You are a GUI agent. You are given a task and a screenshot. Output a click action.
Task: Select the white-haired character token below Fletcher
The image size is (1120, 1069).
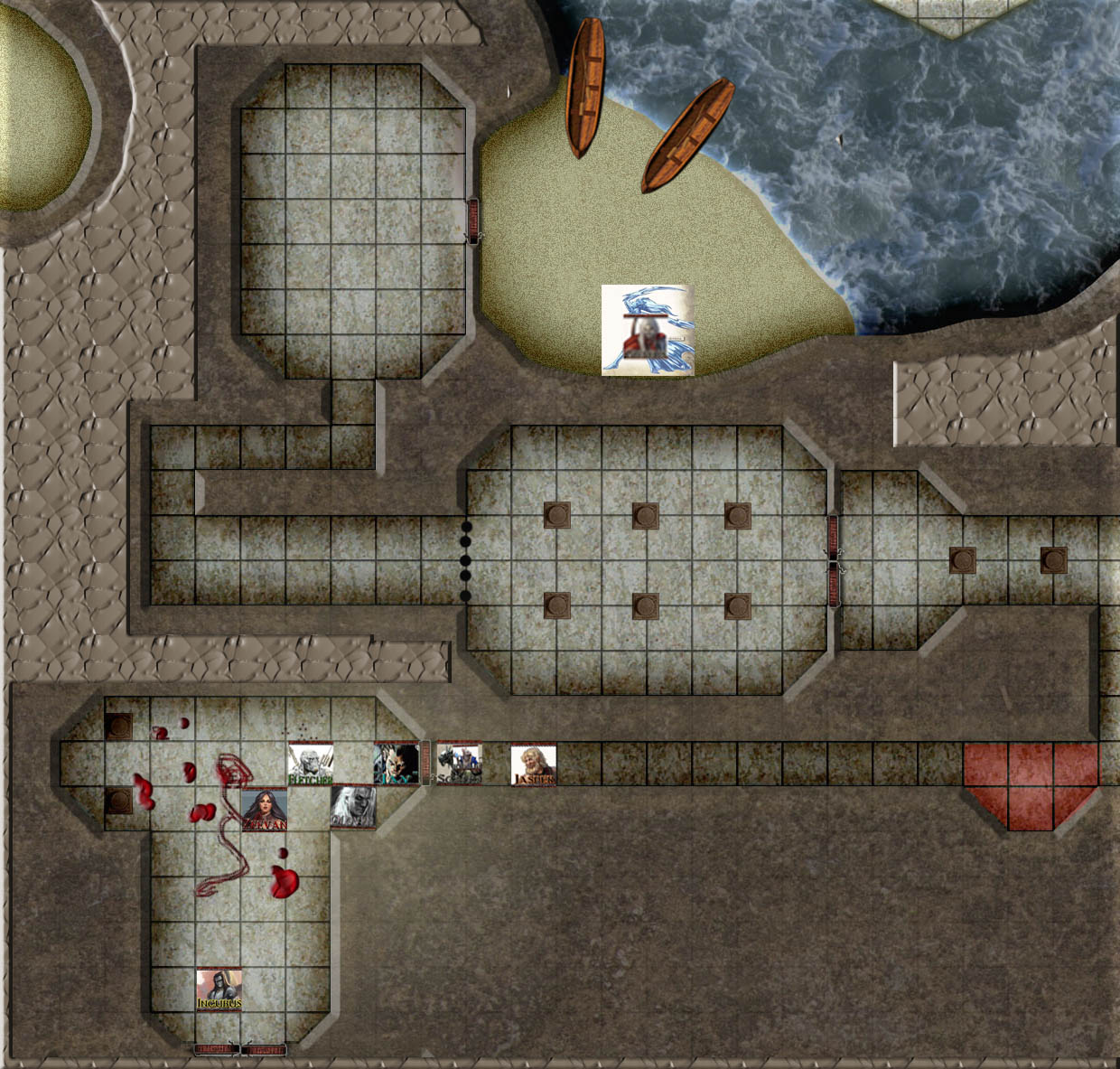coord(353,807)
